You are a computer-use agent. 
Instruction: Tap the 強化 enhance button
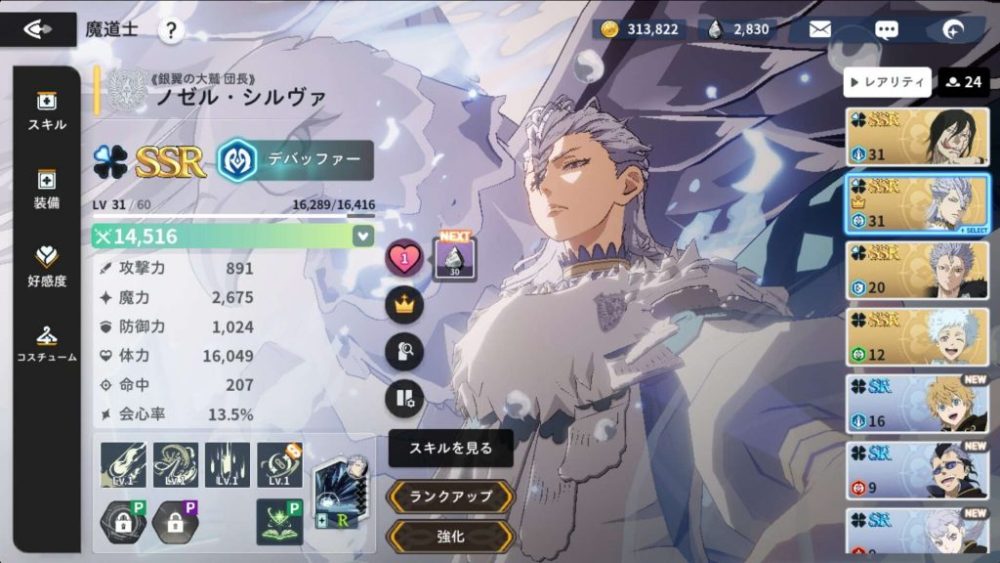pos(451,536)
